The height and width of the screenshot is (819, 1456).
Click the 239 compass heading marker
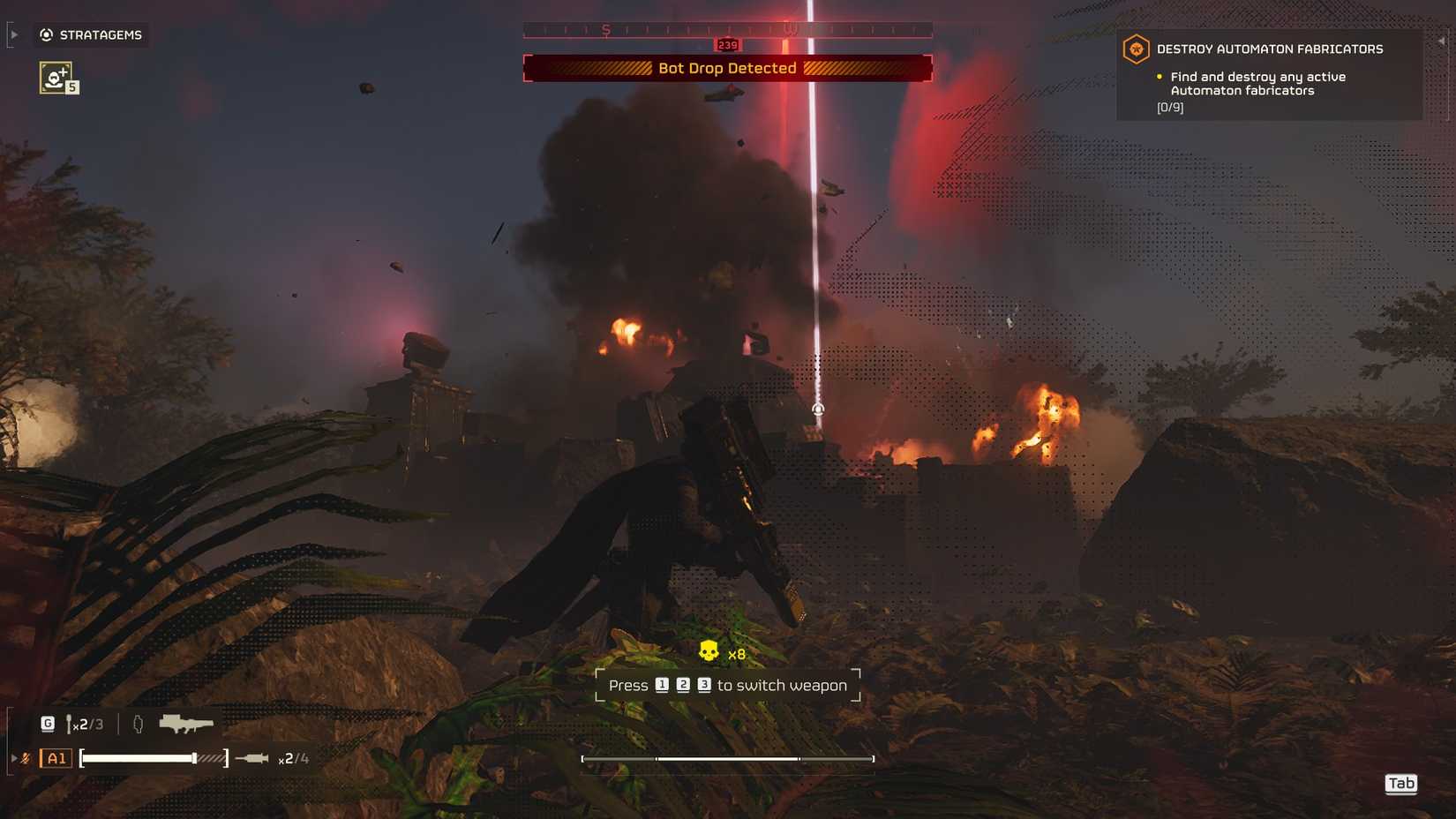[726, 42]
